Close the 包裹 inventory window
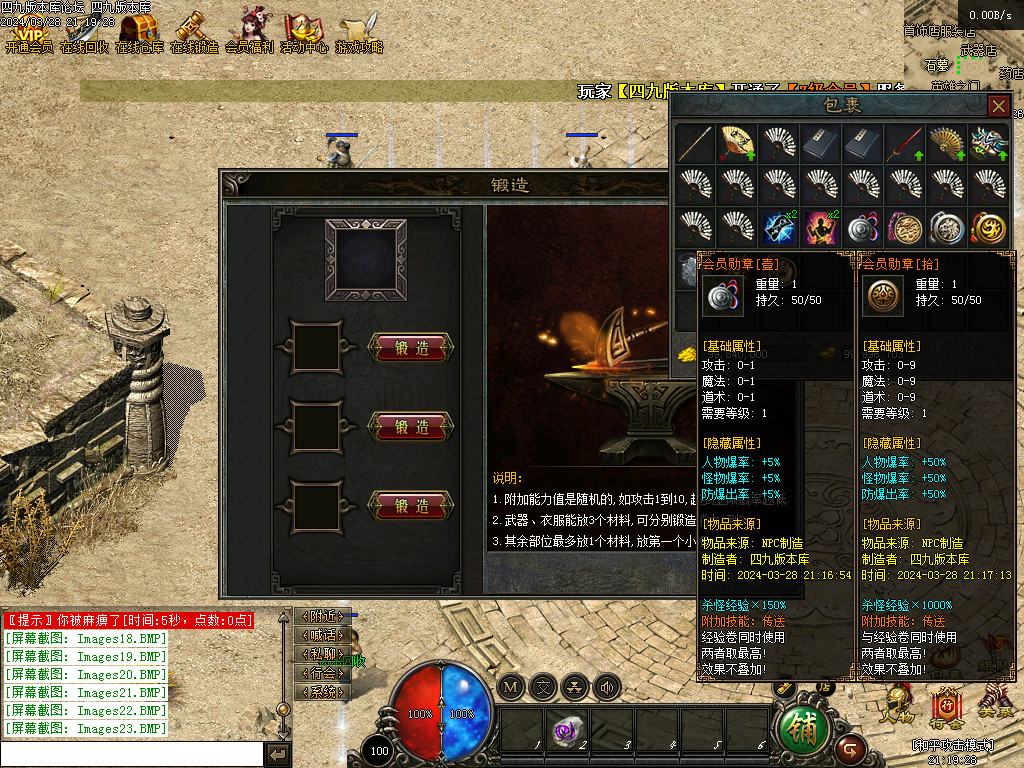Image resolution: width=1024 pixels, height=768 pixels. pyautogui.click(x=998, y=105)
